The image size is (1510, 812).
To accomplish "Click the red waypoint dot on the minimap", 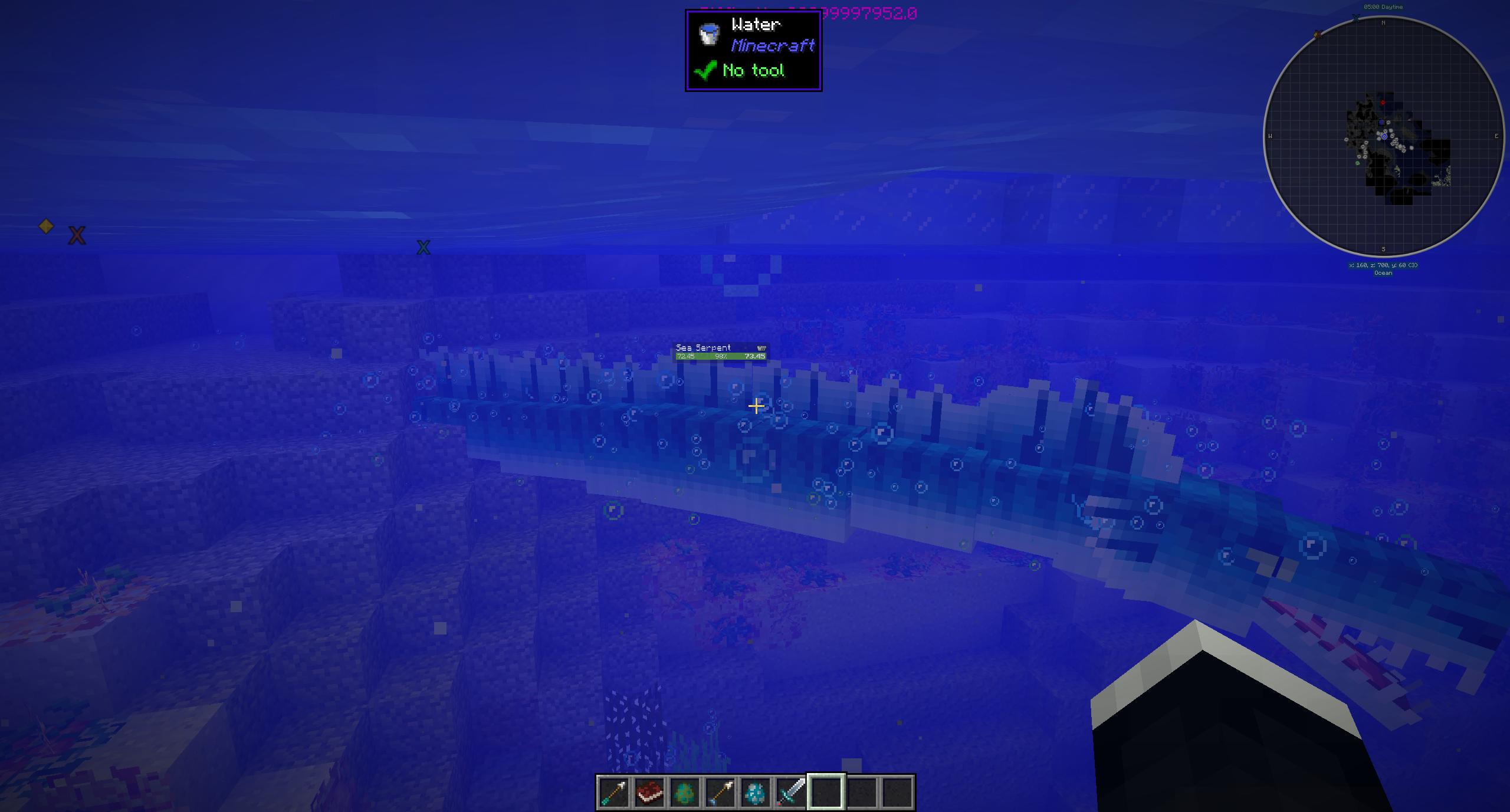I will [x=1383, y=101].
